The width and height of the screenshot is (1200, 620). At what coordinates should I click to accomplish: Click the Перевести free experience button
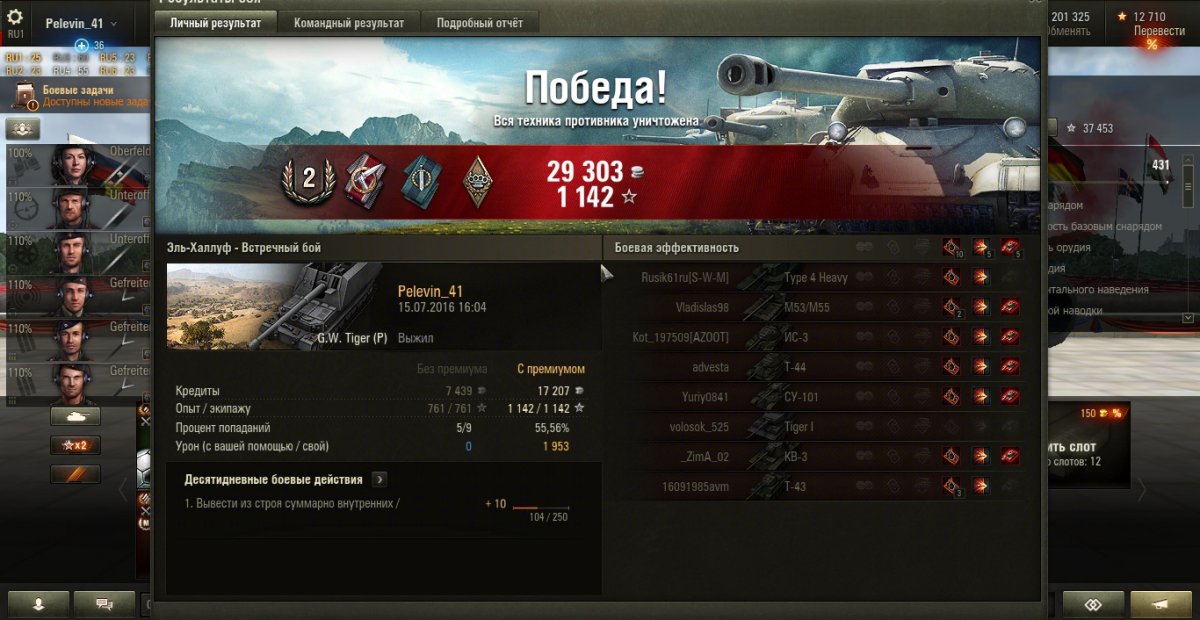[1159, 31]
